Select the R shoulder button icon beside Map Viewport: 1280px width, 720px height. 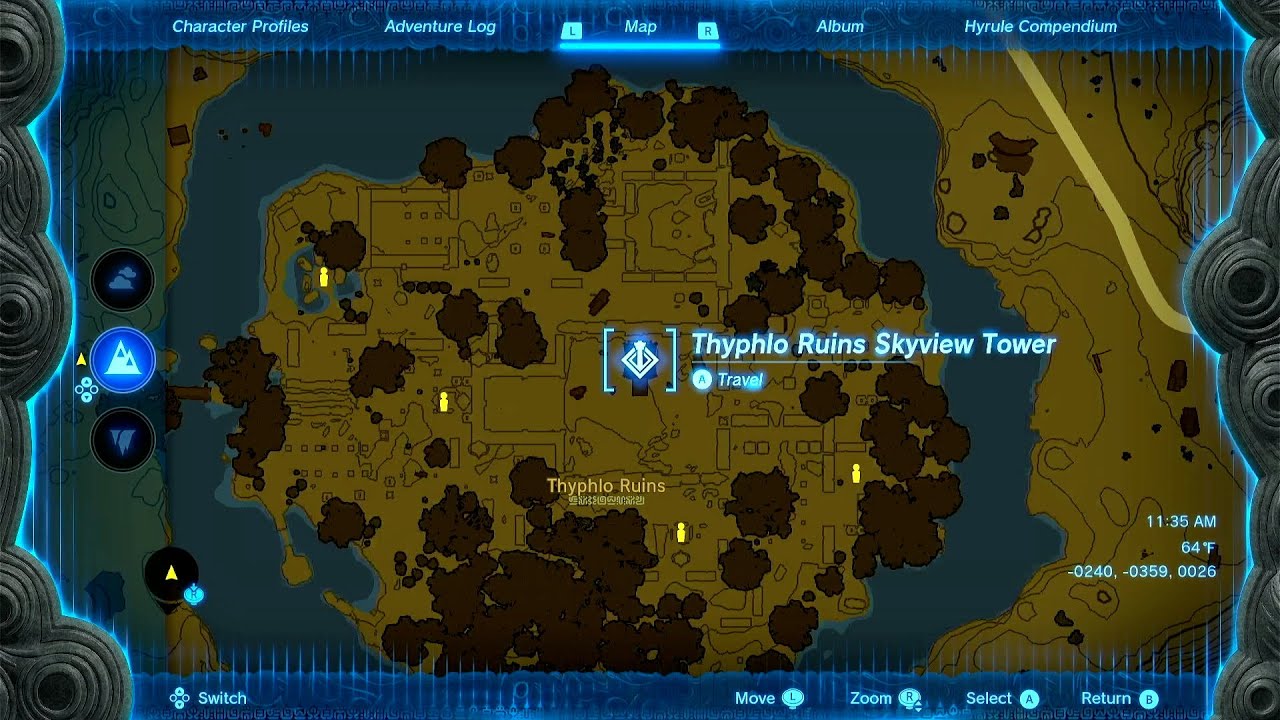pyautogui.click(x=708, y=31)
